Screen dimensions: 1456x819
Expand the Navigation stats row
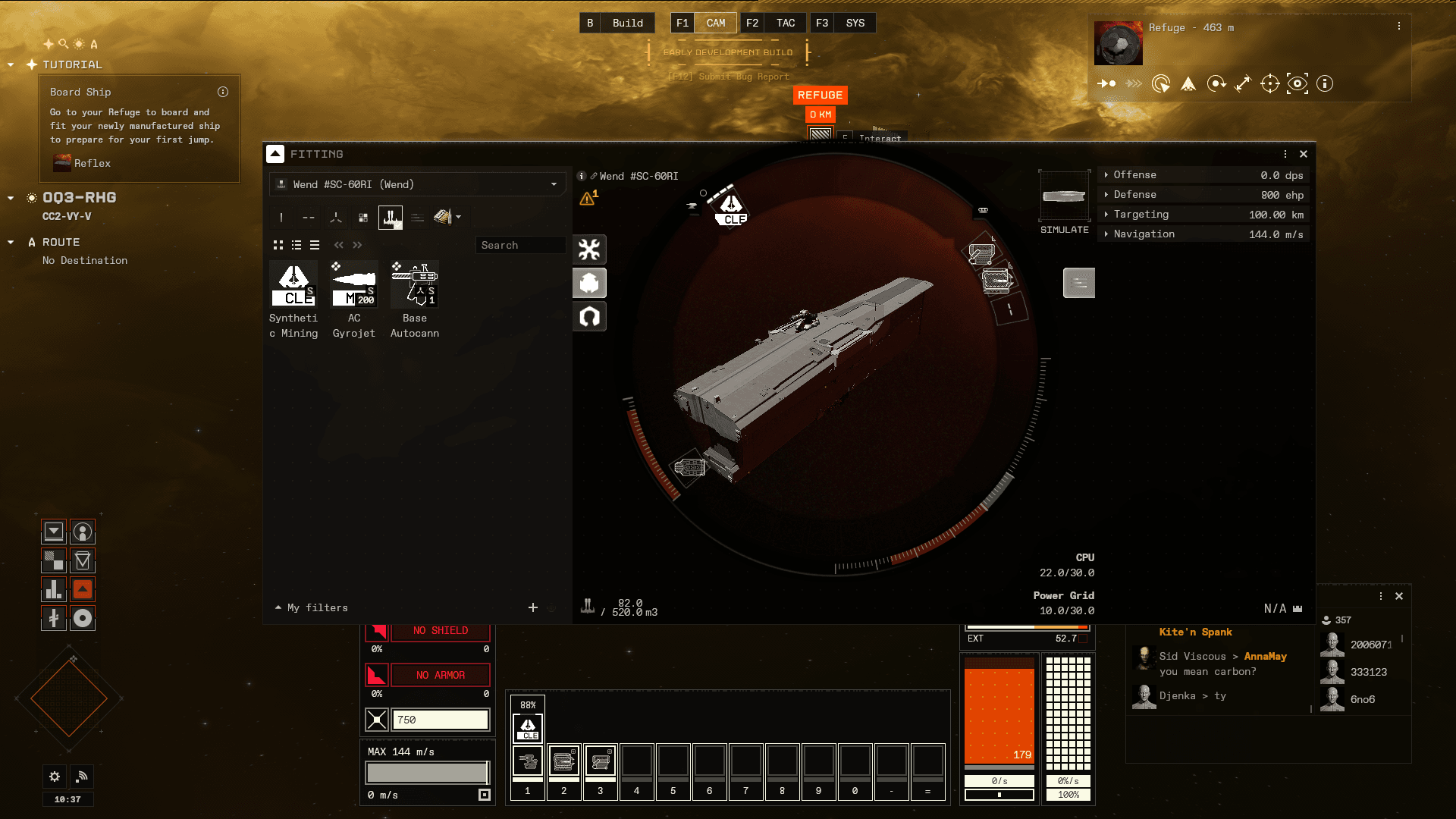pos(1204,234)
